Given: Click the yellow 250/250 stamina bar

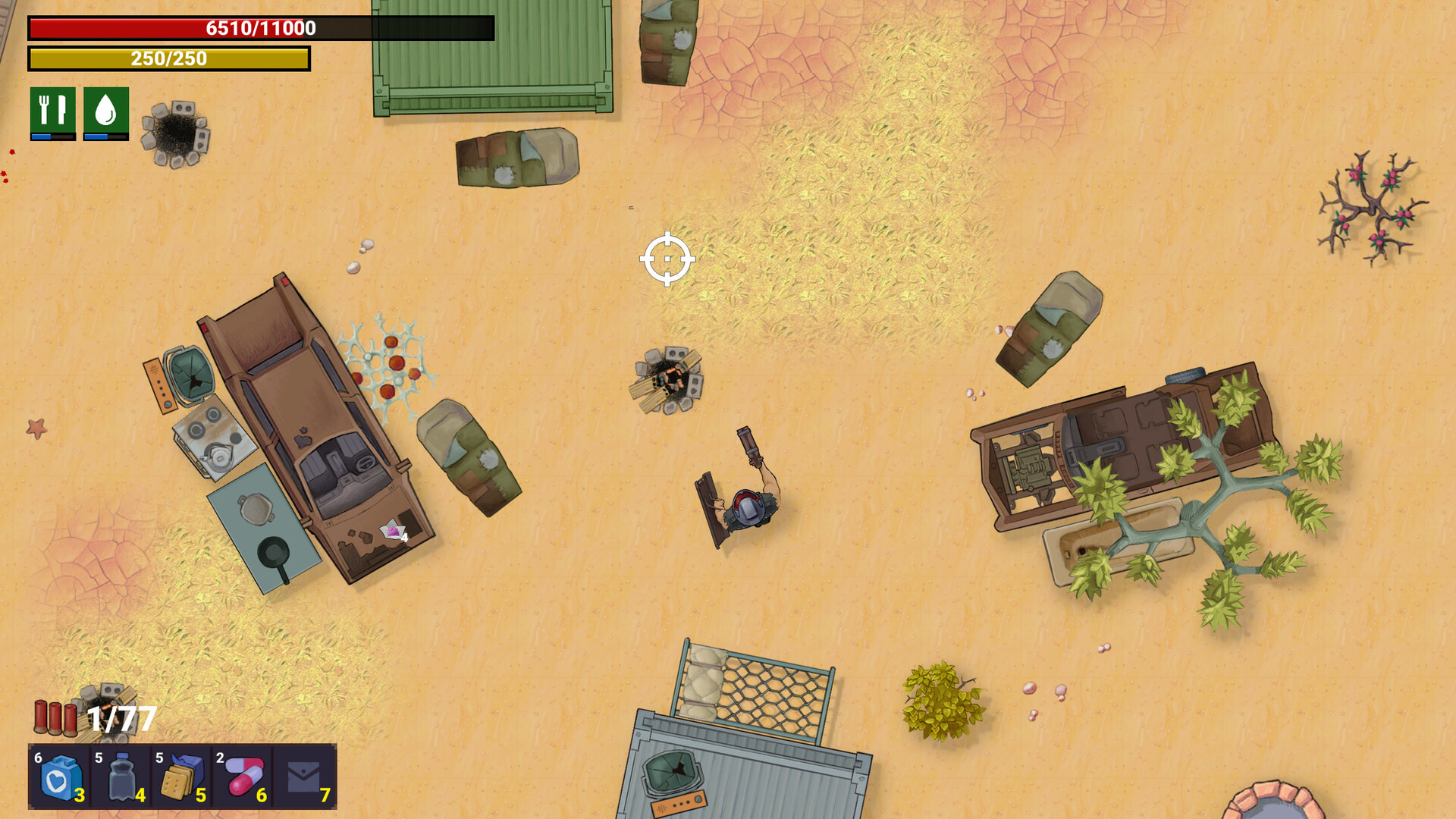Looking at the screenshot, I should 168,58.
